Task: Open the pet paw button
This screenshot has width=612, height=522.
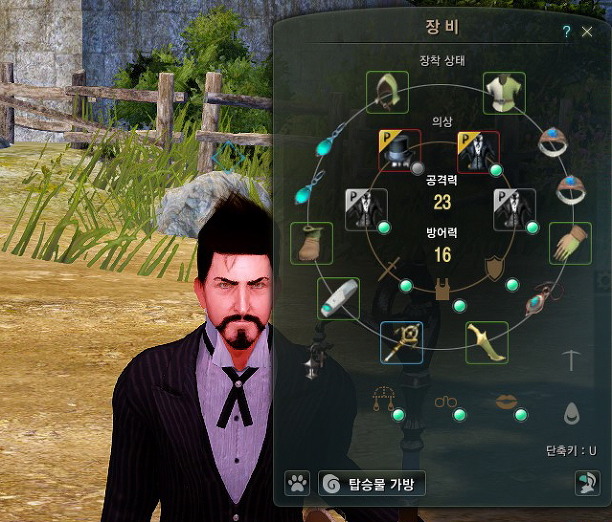Action: click(x=297, y=485)
